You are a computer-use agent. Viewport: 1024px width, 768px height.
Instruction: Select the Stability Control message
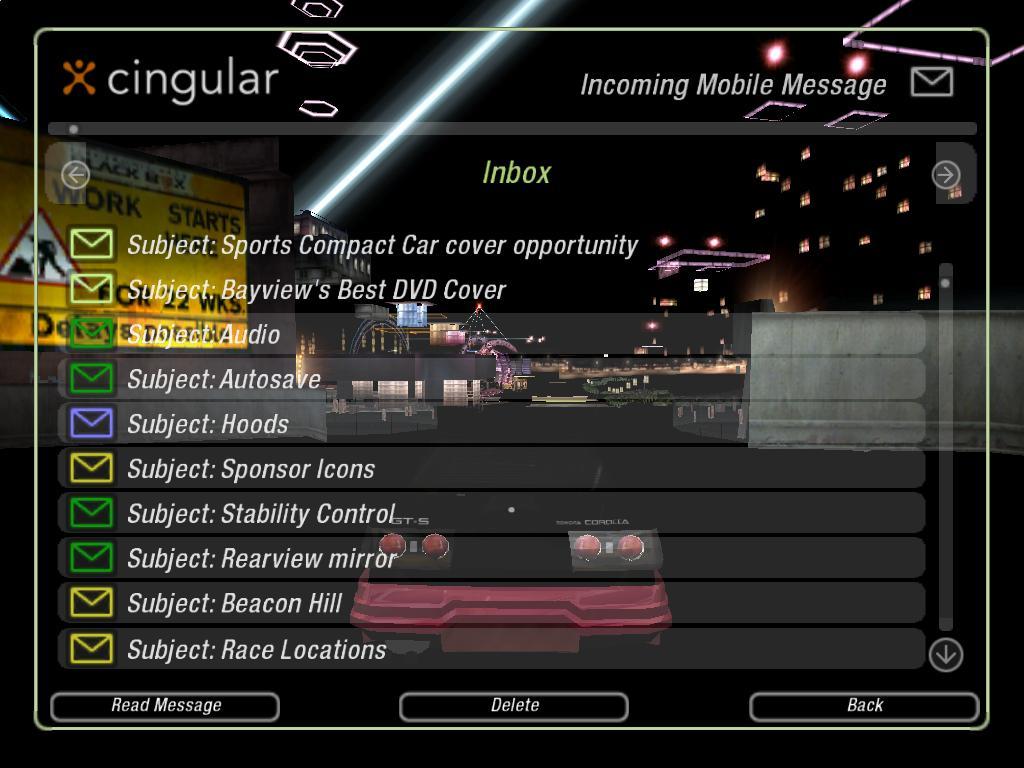coord(261,514)
